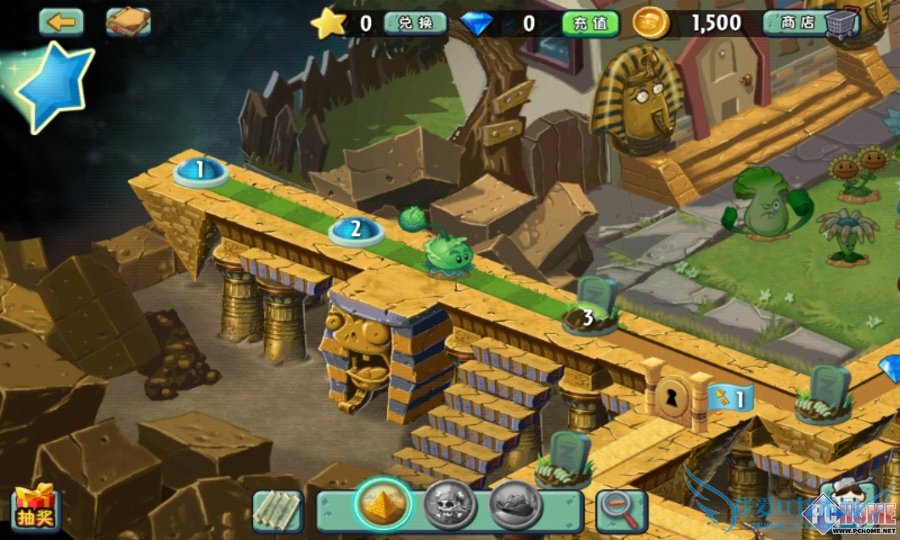Open the almanac book icon
The image size is (900, 540).
(x=128, y=21)
